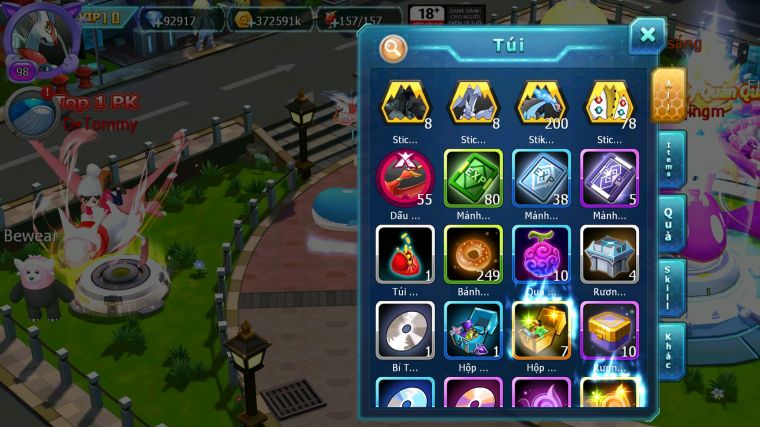Close the Túi inventory window
Viewport: 760px width, 427px height.
(x=647, y=36)
